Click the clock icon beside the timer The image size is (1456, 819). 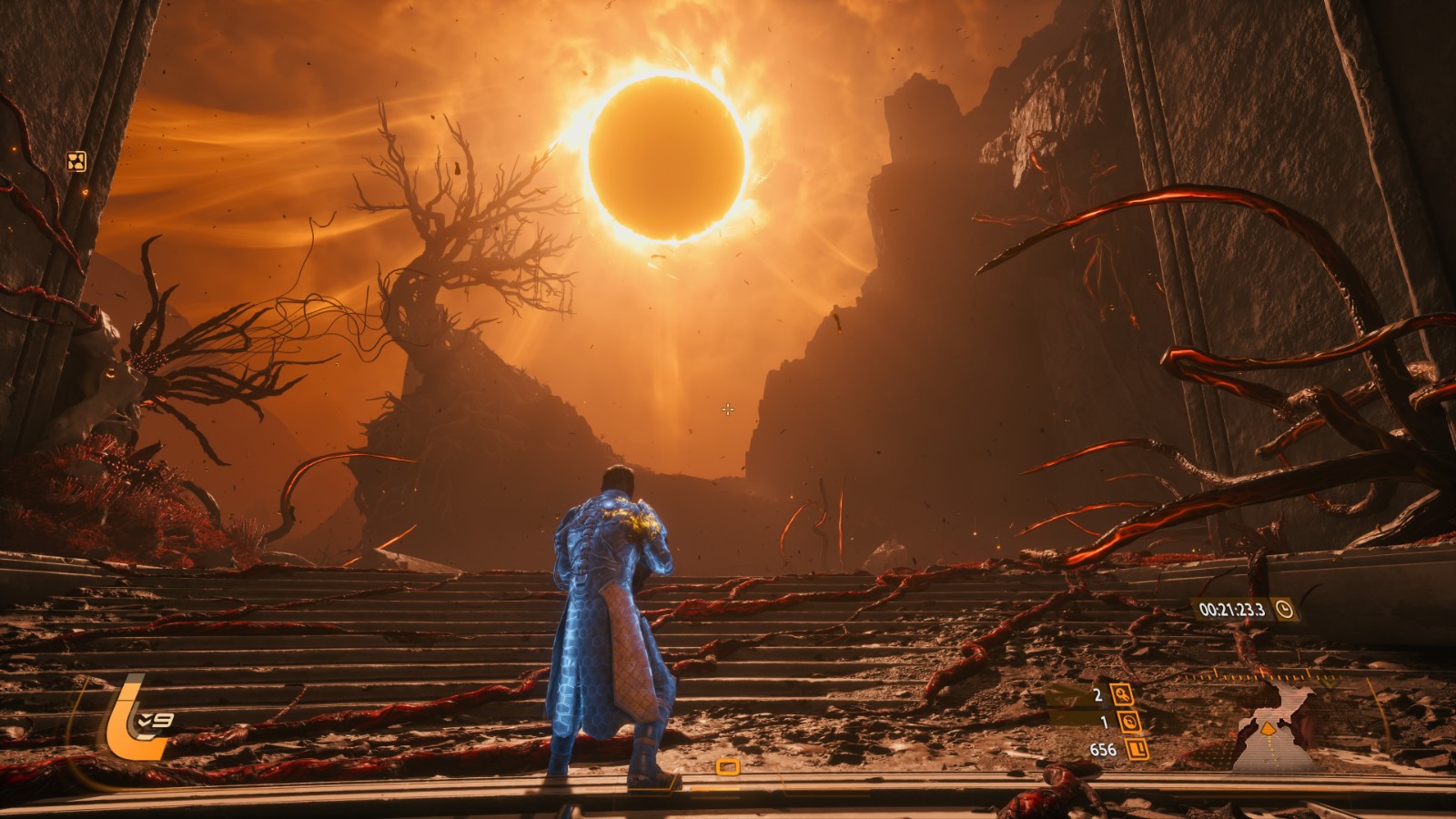click(x=1284, y=609)
